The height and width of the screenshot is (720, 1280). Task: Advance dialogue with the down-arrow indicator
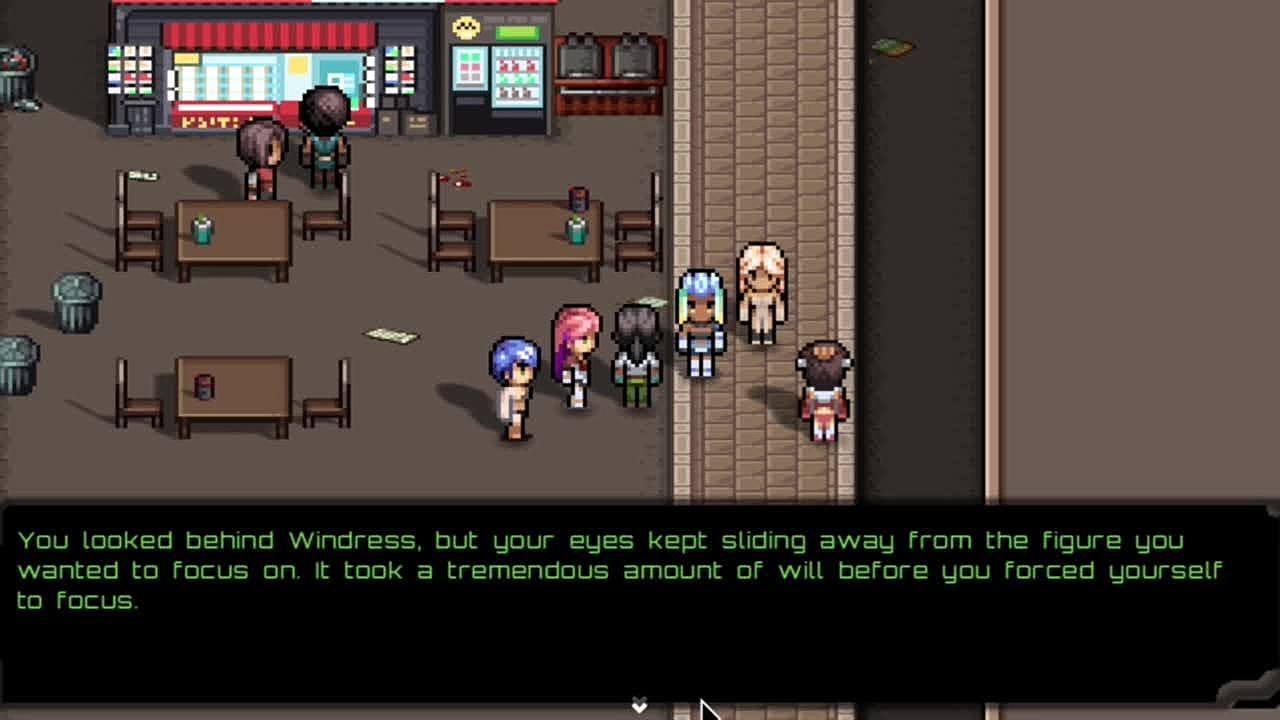pyautogui.click(x=639, y=706)
